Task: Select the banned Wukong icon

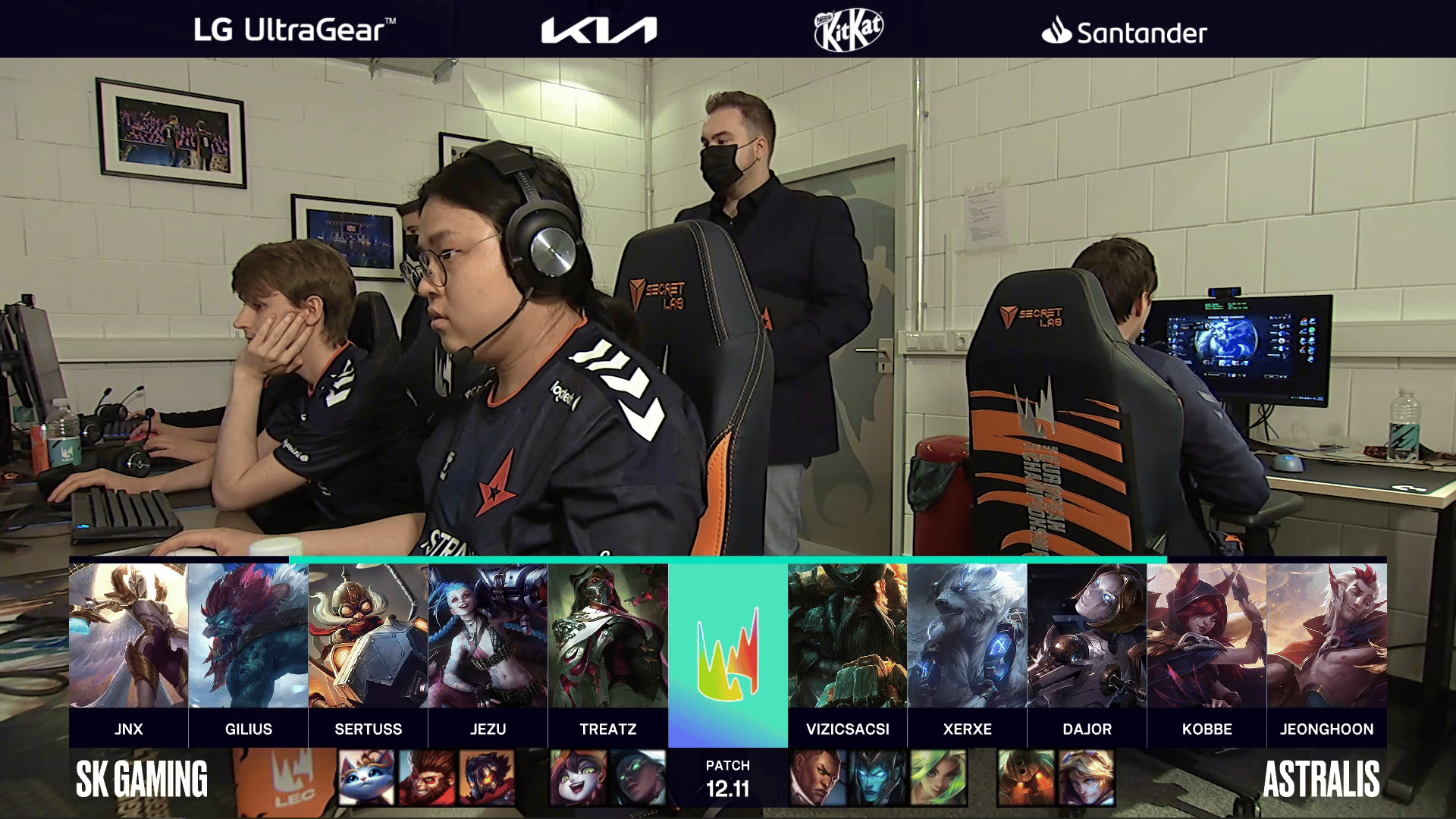Action: pos(427,777)
